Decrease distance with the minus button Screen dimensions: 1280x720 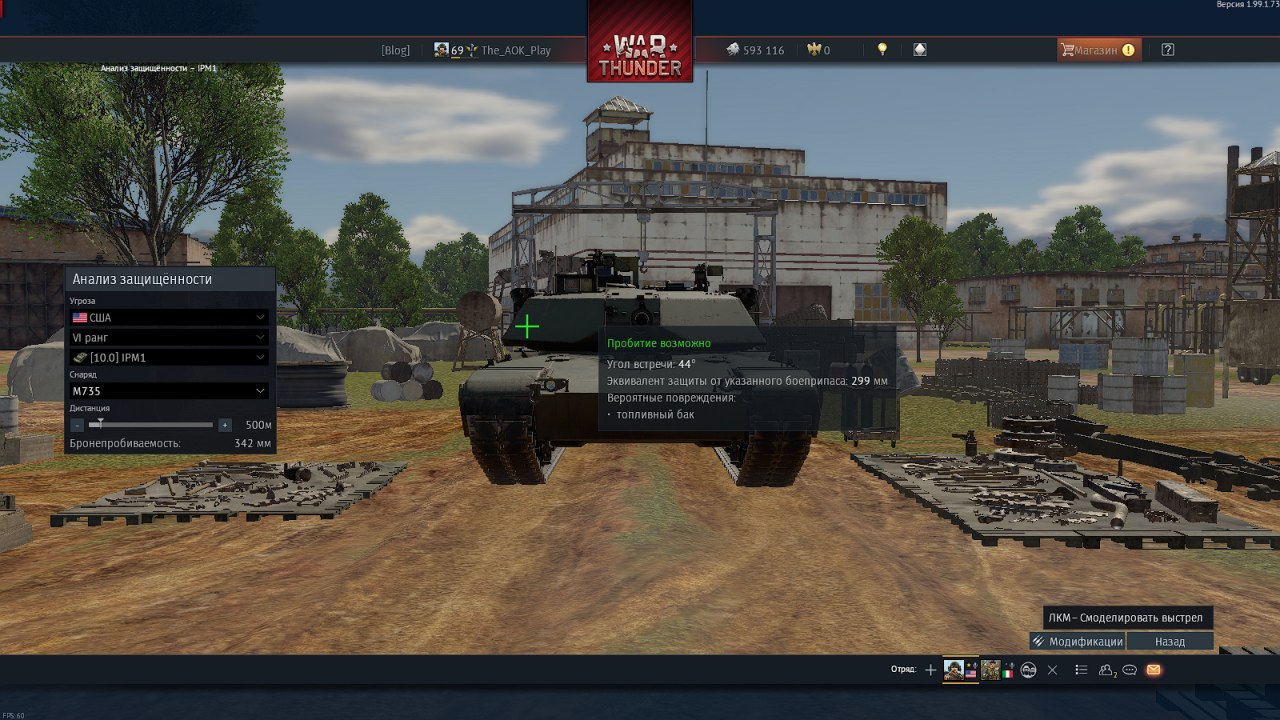click(77, 425)
